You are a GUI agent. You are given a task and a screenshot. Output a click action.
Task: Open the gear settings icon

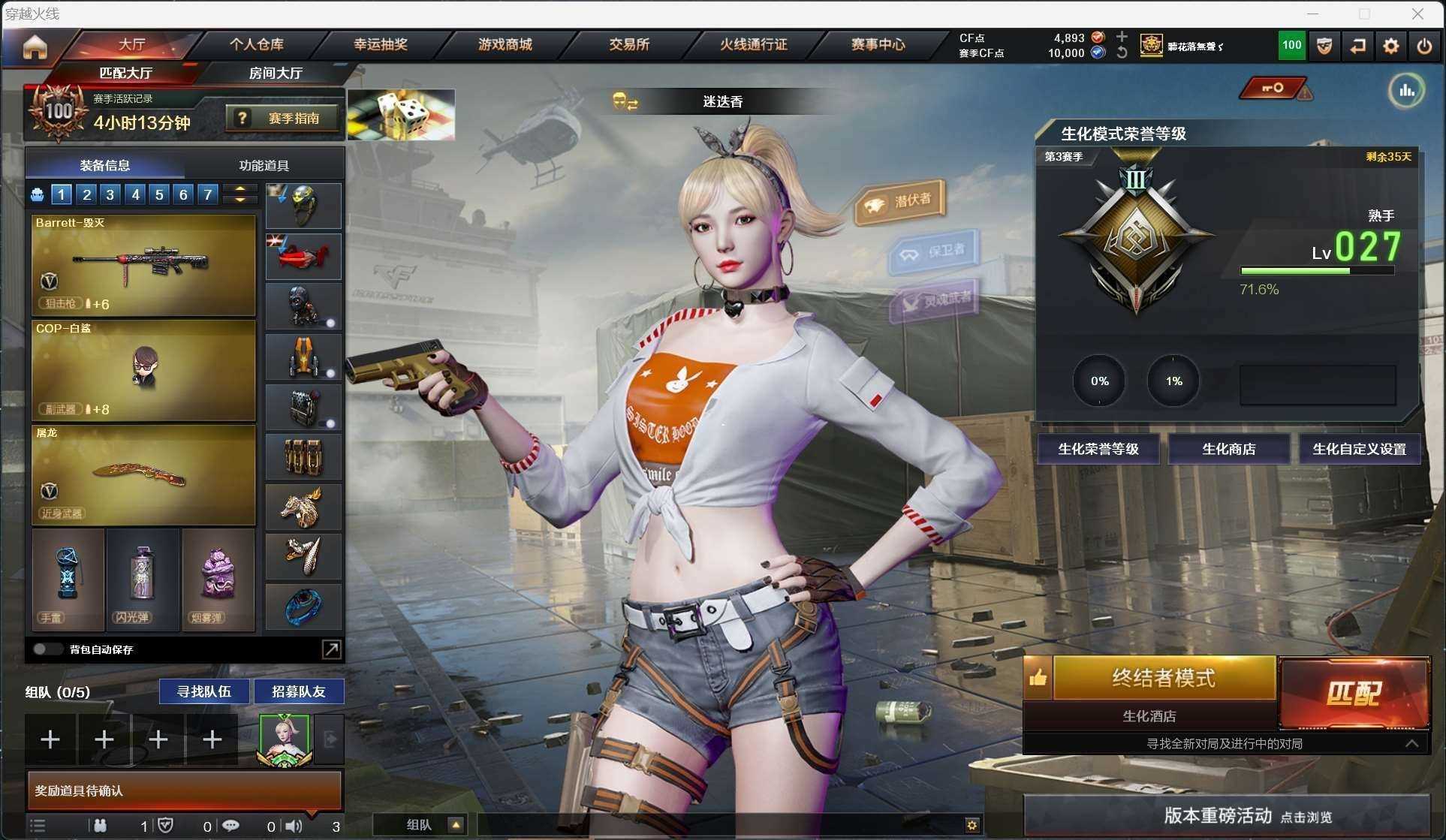pos(1390,47)
